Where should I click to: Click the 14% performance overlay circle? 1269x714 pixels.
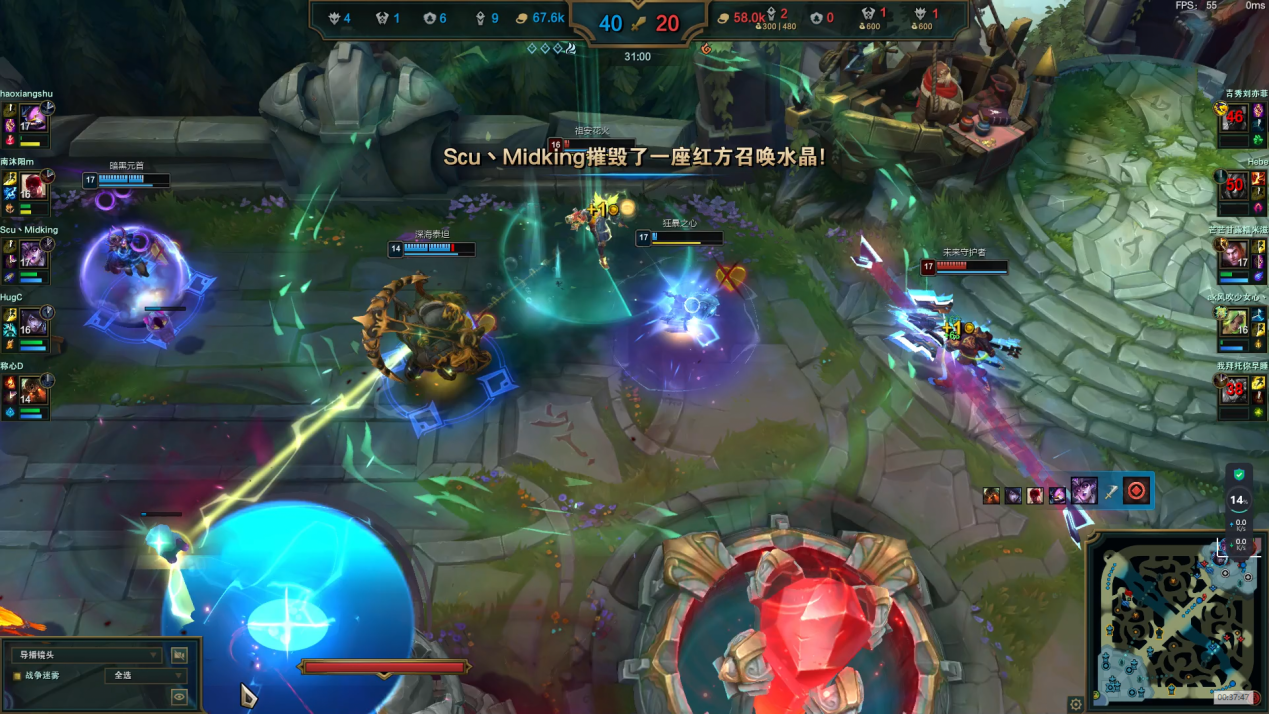point(1239,499)
